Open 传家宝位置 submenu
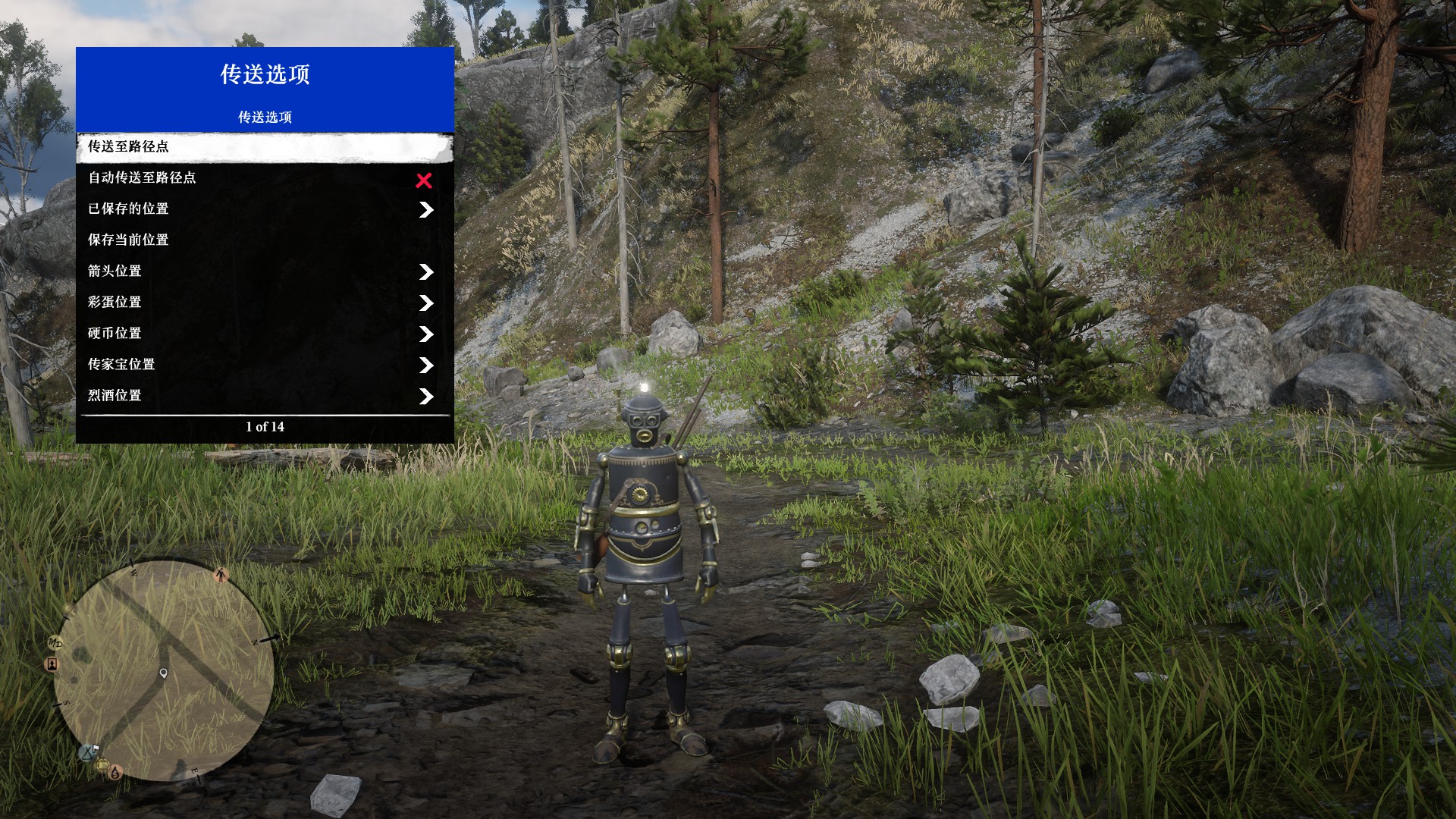The height and width of the screenshot is (819, 1456). (x=265, y=365)
